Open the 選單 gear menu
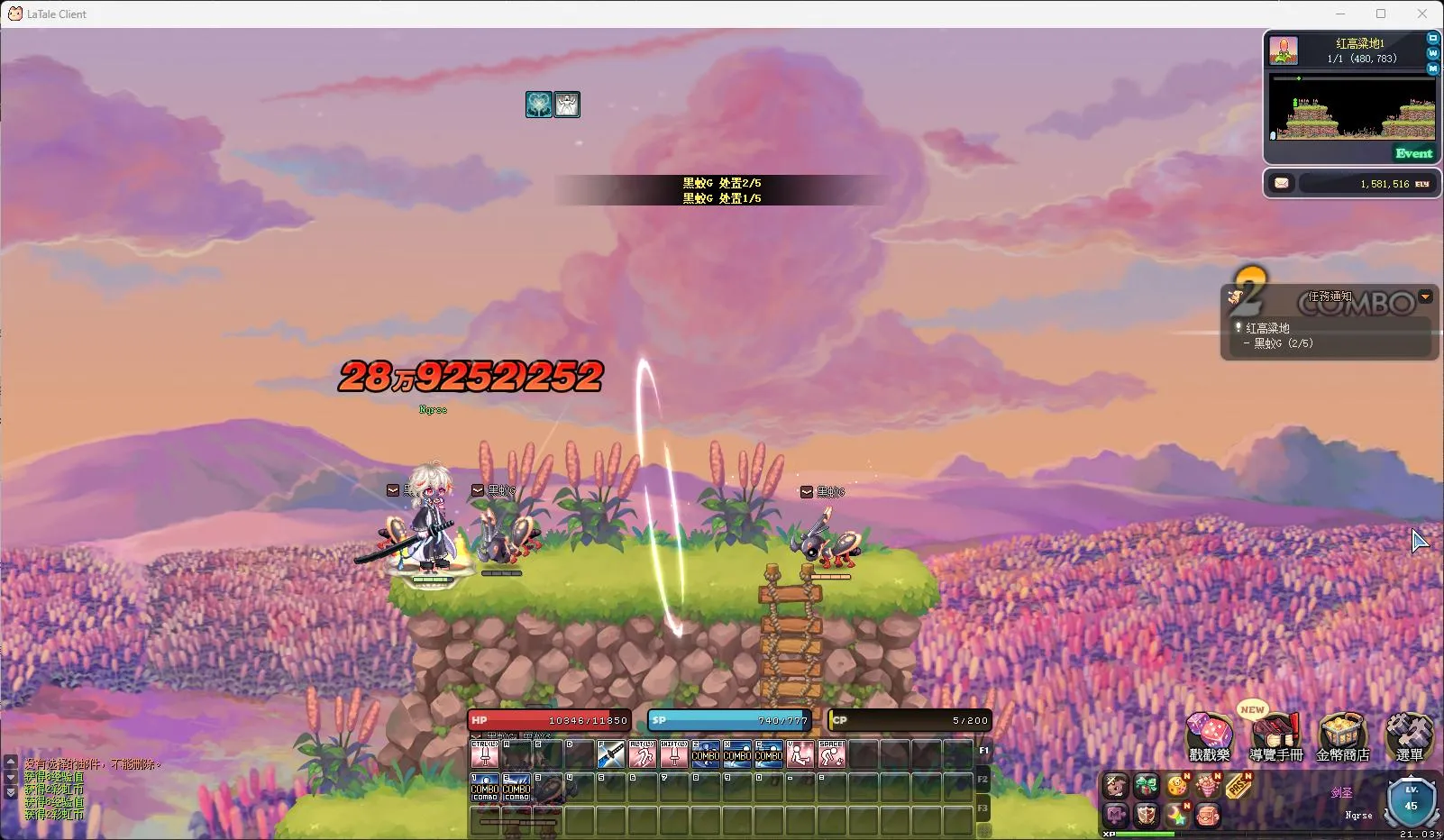Viewport: 1444px width, 840px height. [x=1409, y=735]
